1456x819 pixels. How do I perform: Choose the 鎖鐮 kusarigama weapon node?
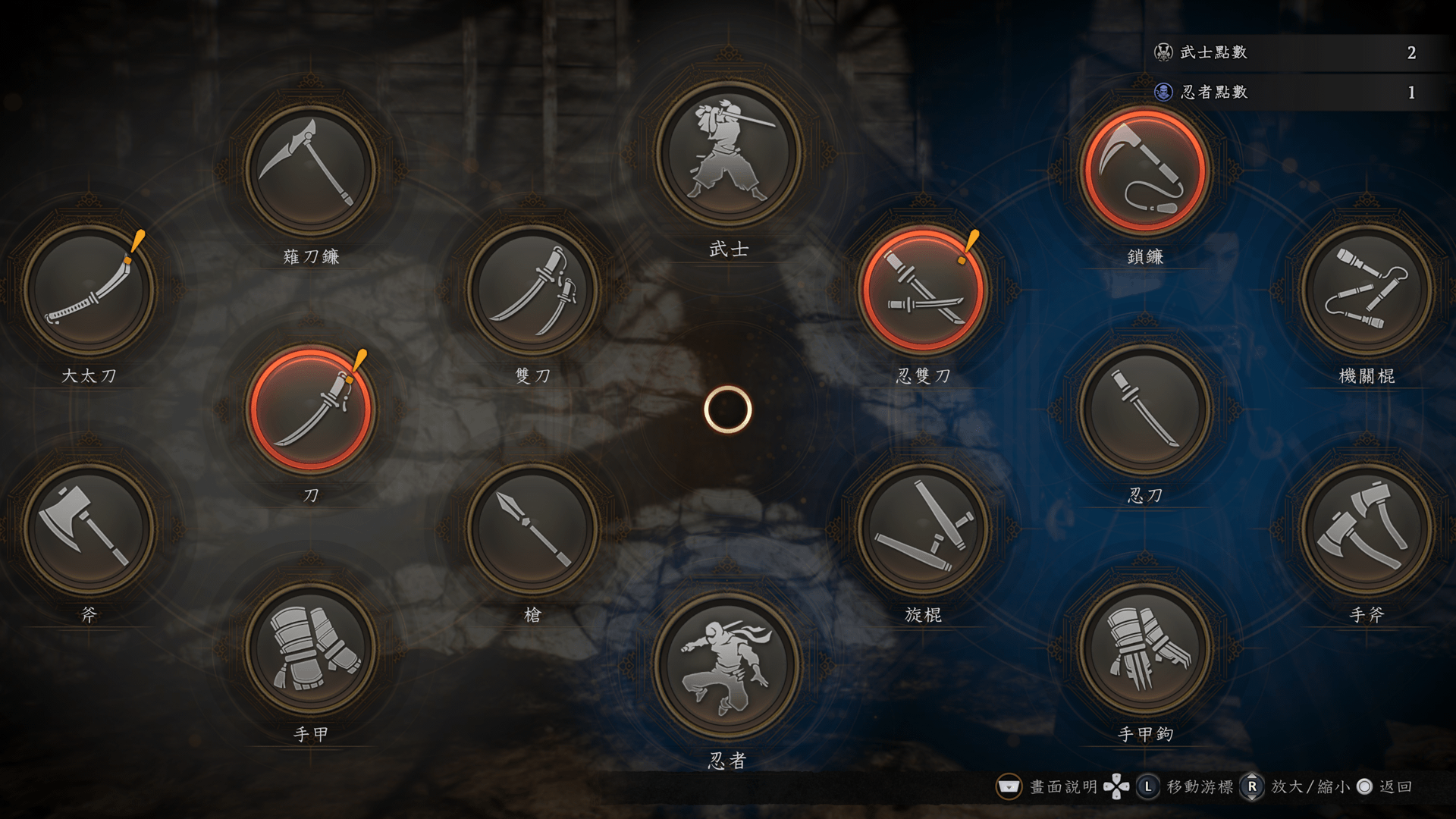[x=1145, y=170]
